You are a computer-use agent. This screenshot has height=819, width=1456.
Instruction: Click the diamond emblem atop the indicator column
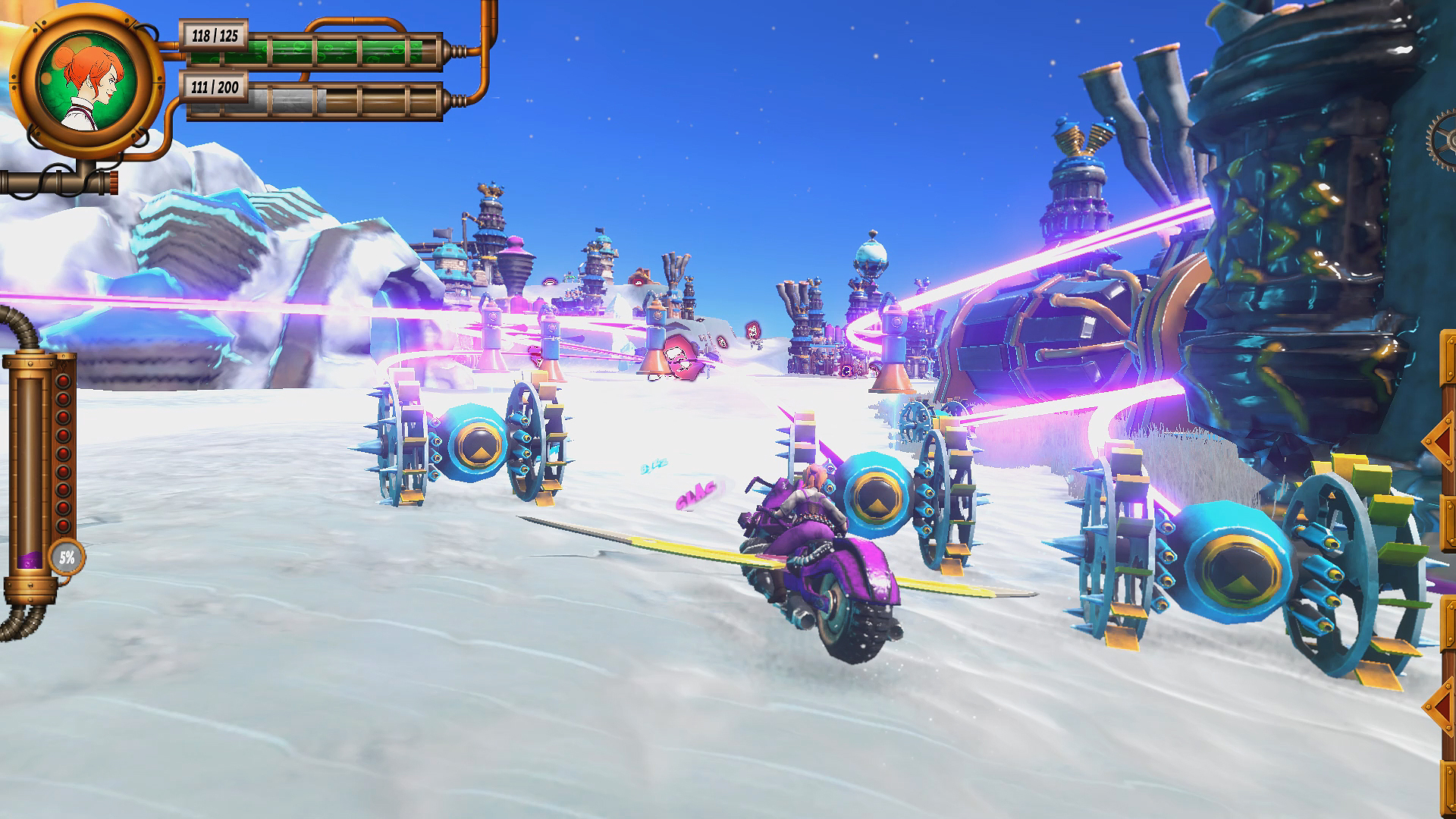[x=64, y=365]
